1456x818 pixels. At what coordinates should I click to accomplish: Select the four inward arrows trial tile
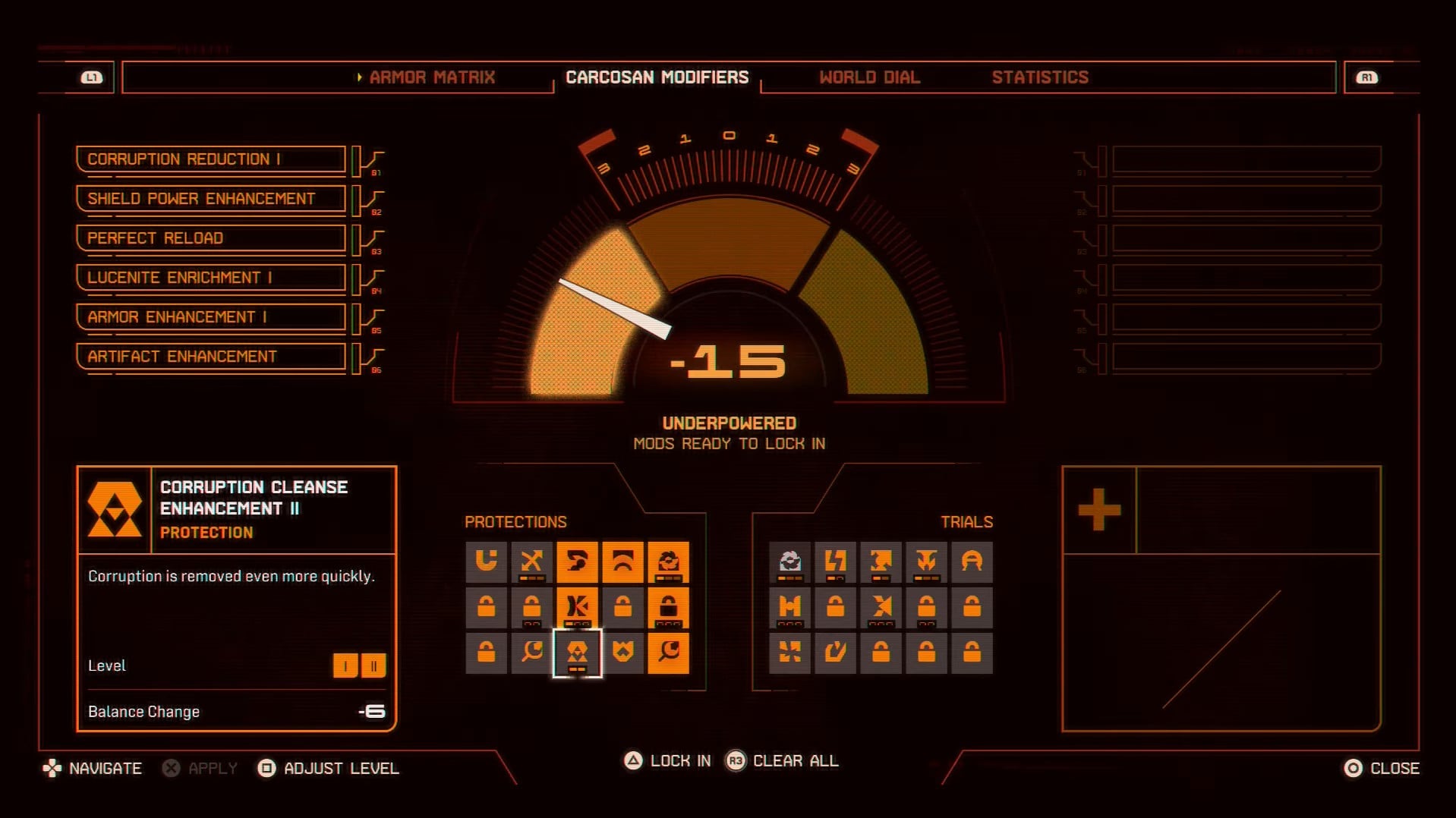[x=789, y=653]
